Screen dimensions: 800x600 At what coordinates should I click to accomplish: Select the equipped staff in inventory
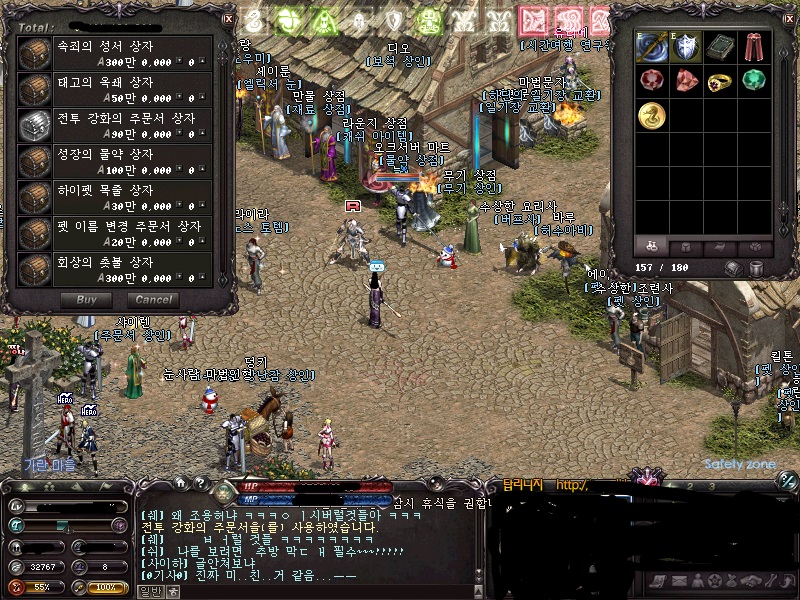tap(652, 47)
